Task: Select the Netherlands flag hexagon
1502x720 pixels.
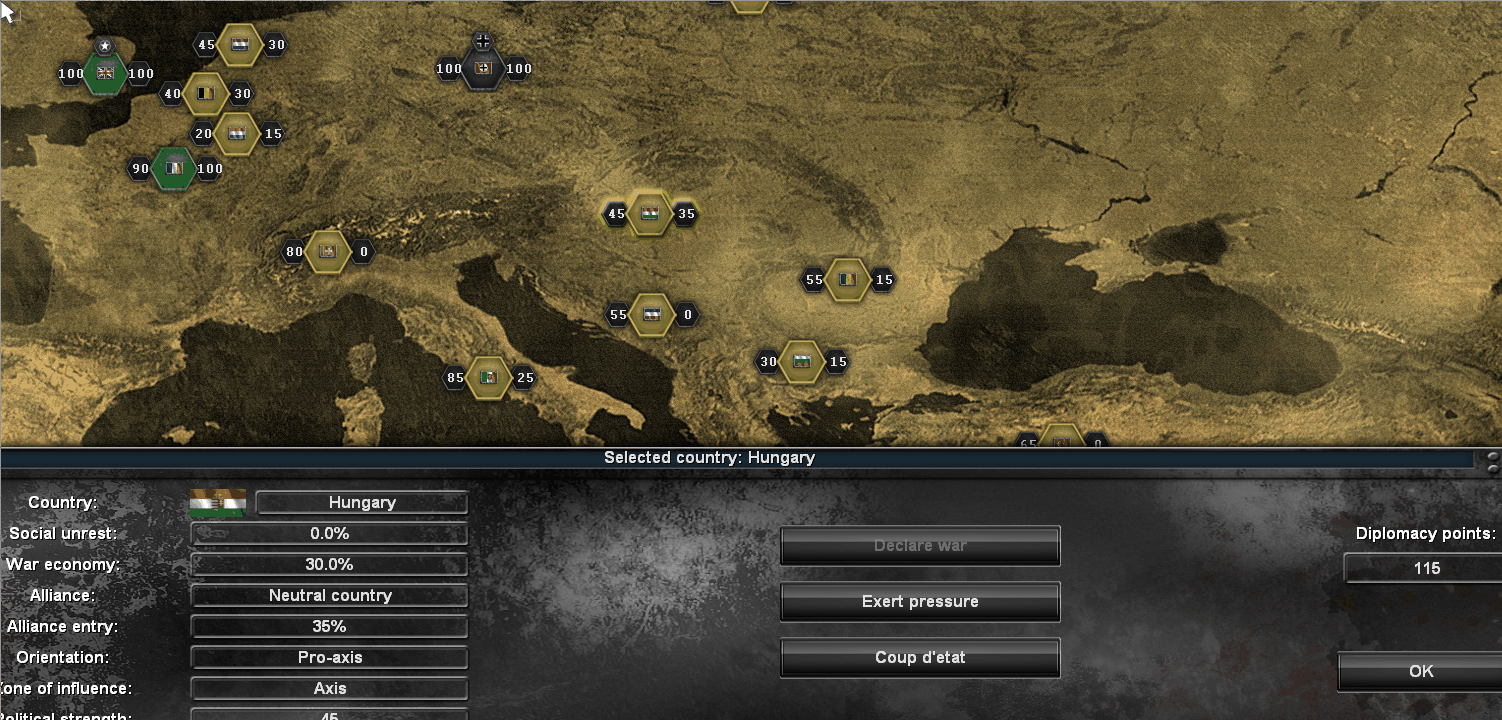Action: click(x=240, y=45)
